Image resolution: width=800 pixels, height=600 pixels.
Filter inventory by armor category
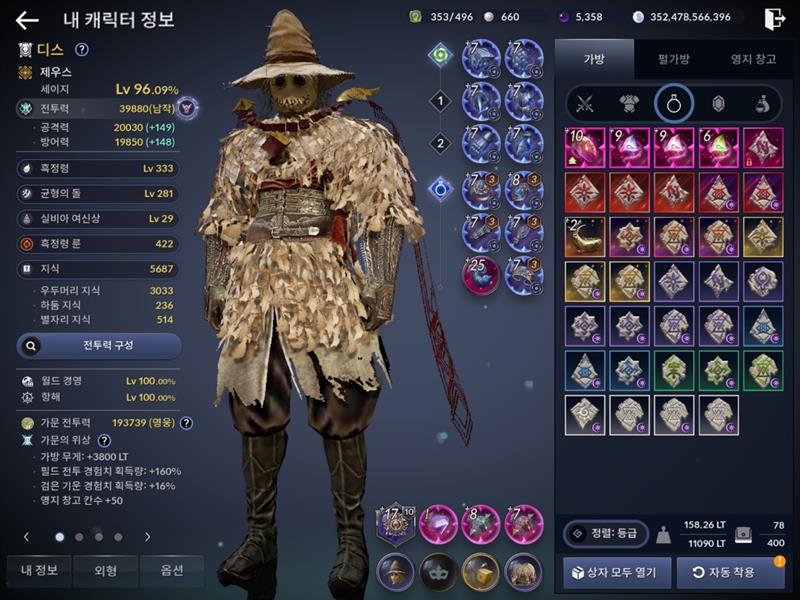point(628,103)
